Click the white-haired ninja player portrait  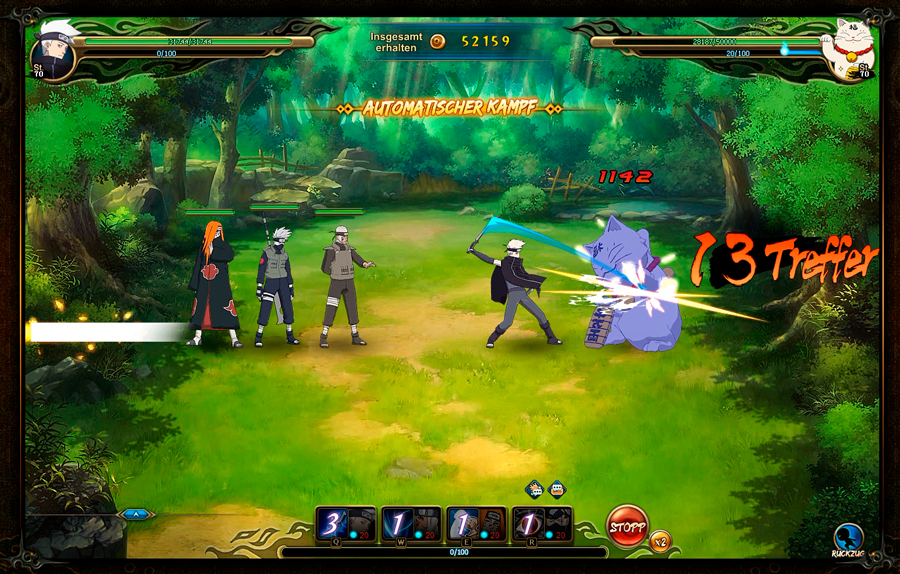pos(52,51)
